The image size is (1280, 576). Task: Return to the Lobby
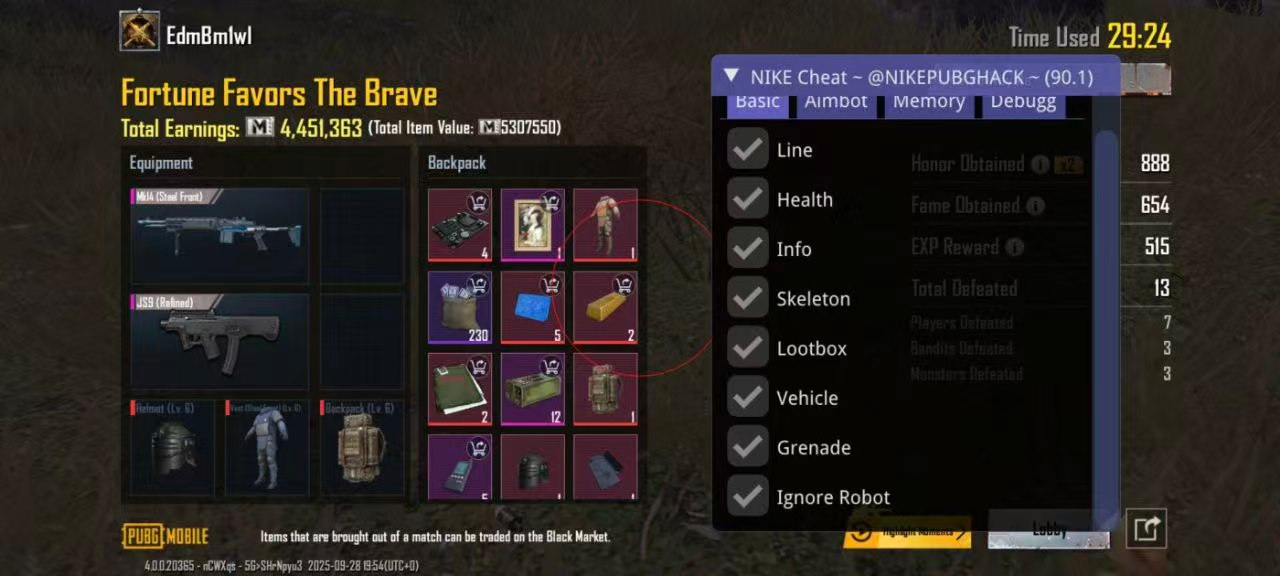[x=1048, y=530]
